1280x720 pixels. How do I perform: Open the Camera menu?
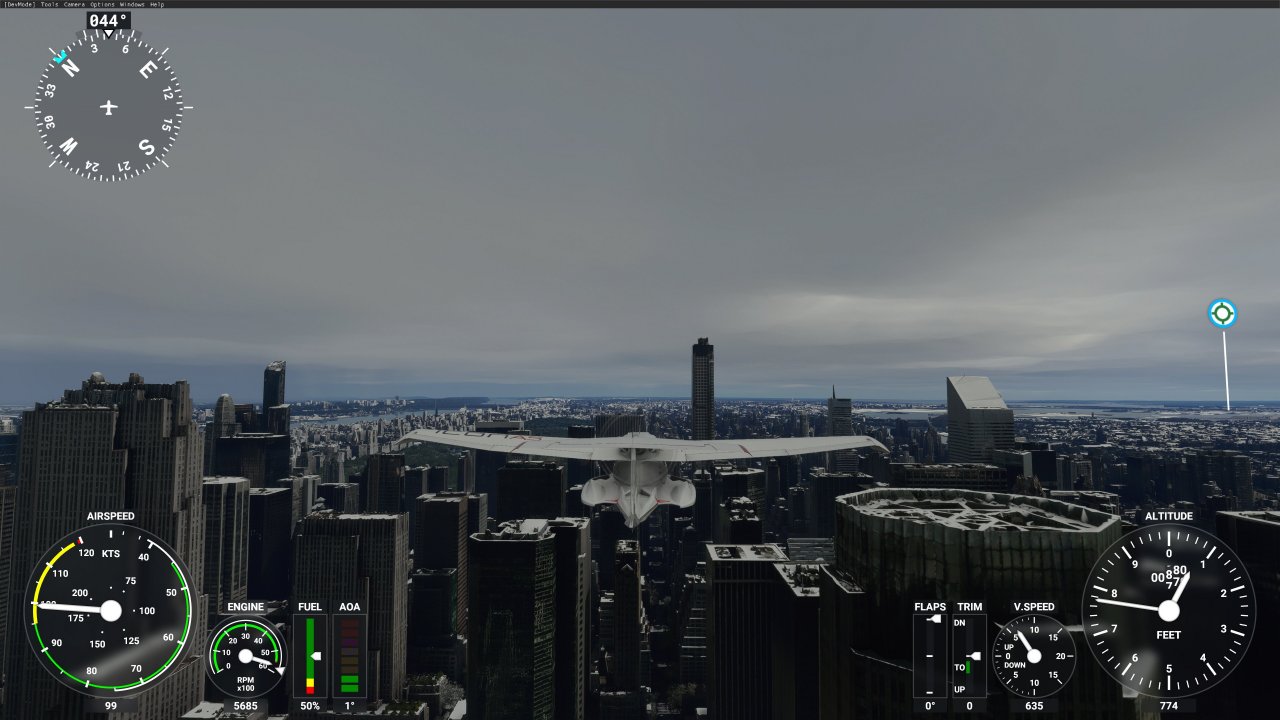coord(74,4)
